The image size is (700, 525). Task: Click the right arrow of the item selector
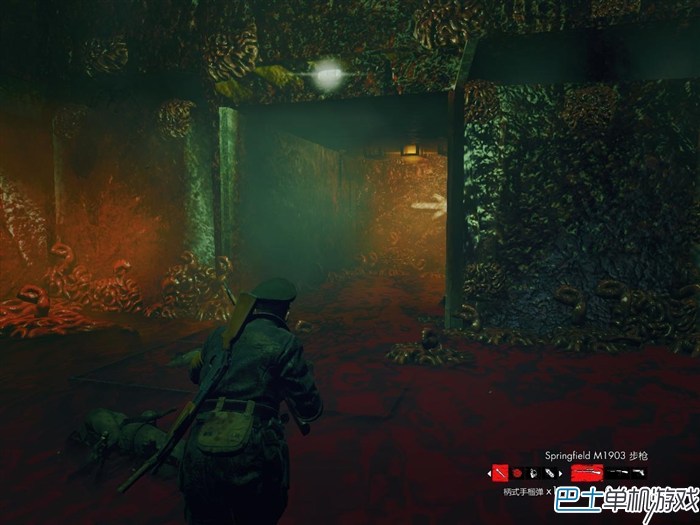point(560,473)
